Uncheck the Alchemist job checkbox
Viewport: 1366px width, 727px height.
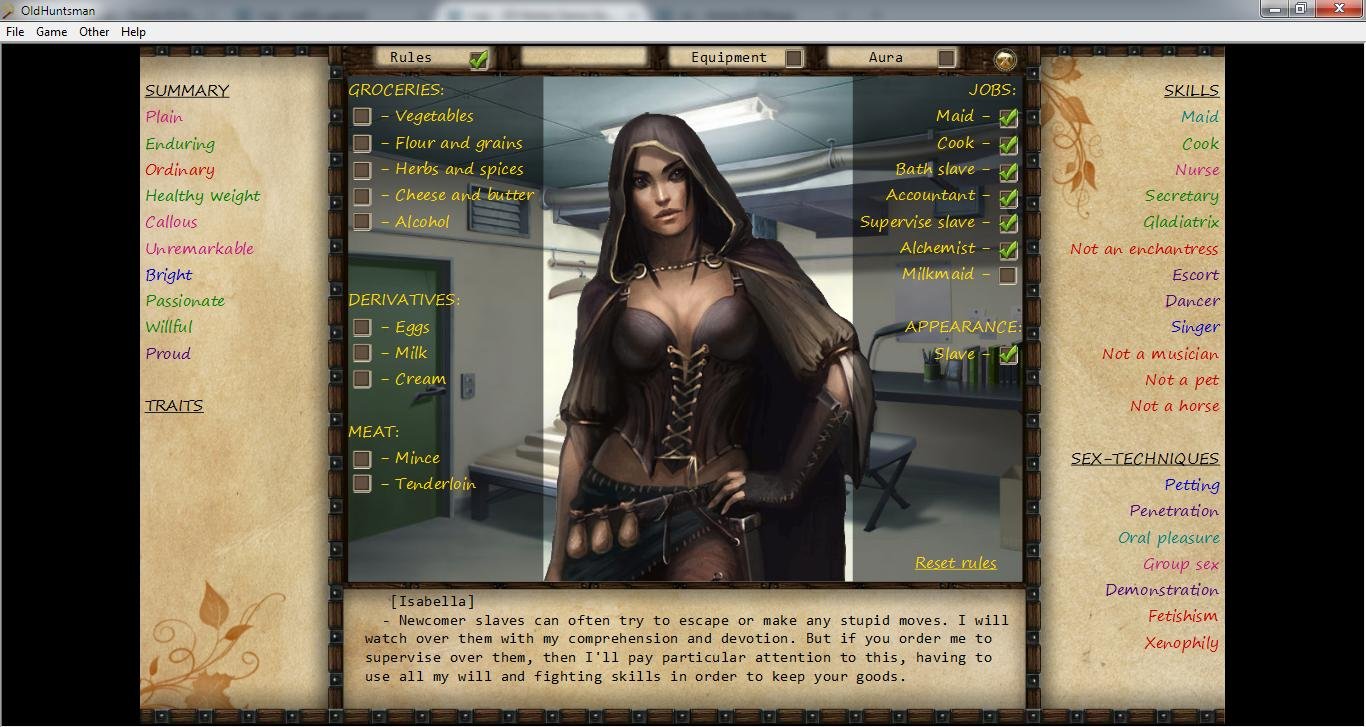click(1008, 249)
